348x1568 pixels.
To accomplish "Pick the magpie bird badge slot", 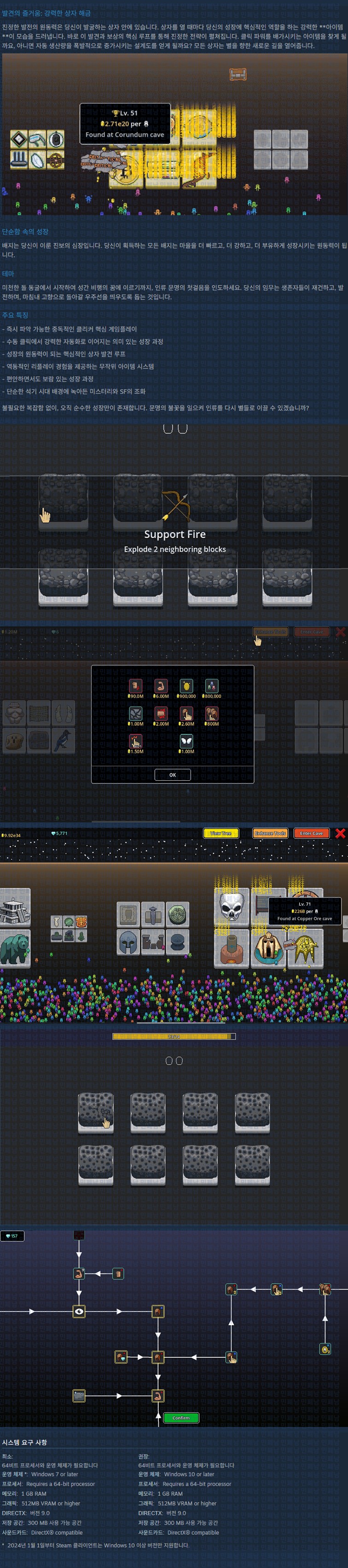I will (x=63, y=740).
